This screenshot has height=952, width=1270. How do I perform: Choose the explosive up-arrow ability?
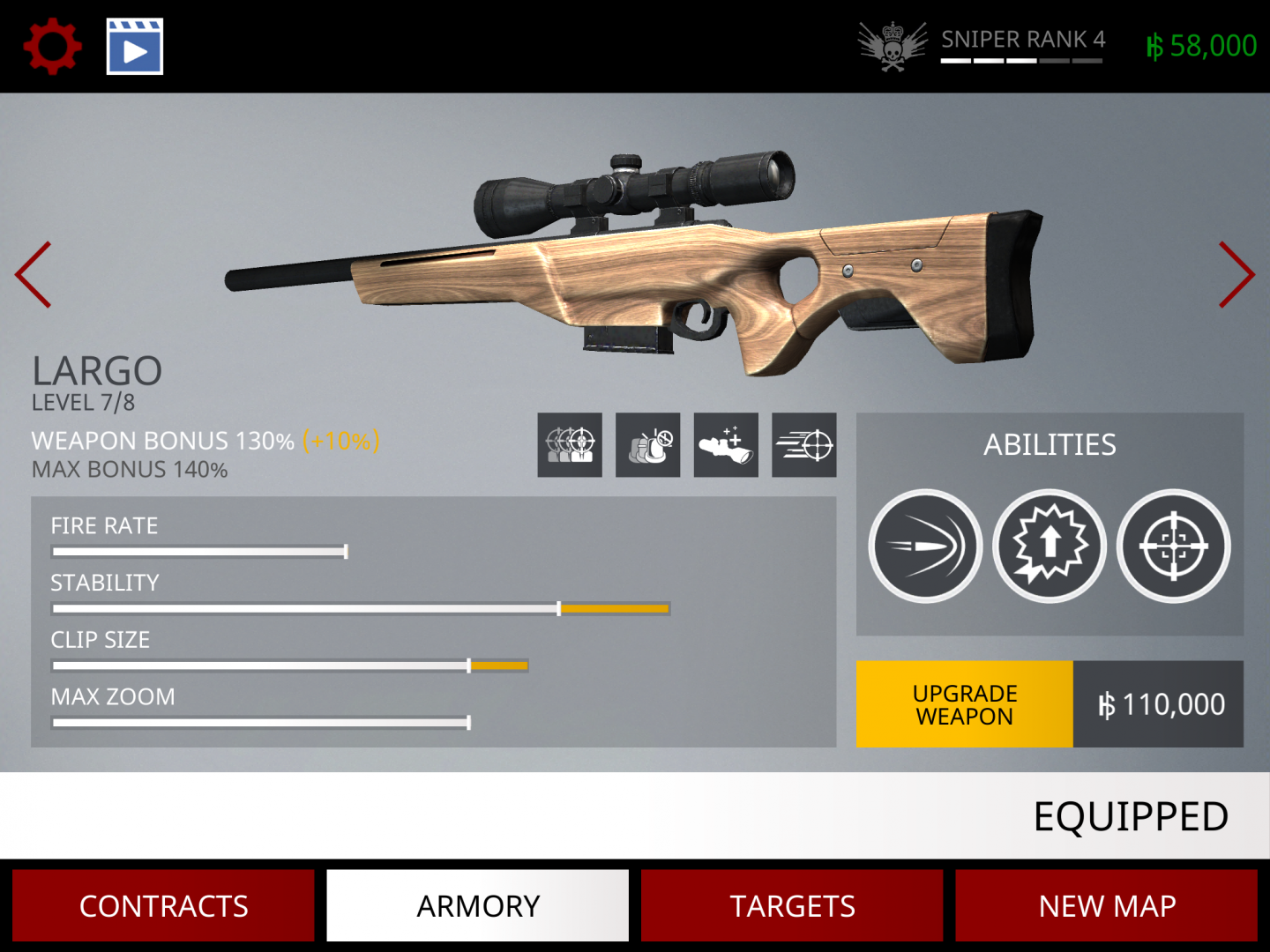(1050, 547)
